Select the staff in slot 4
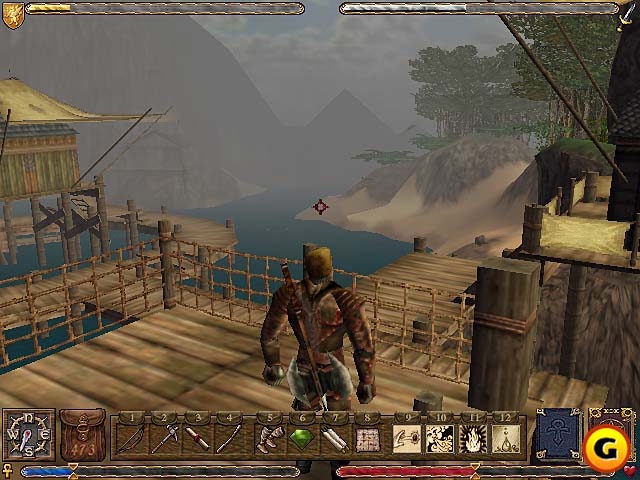 tap(231, 438)
